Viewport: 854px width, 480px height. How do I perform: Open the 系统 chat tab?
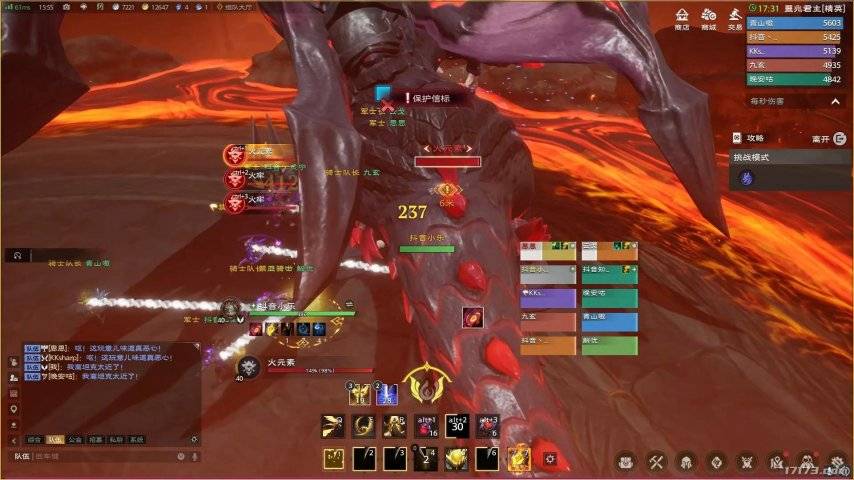tap(136, 439)
